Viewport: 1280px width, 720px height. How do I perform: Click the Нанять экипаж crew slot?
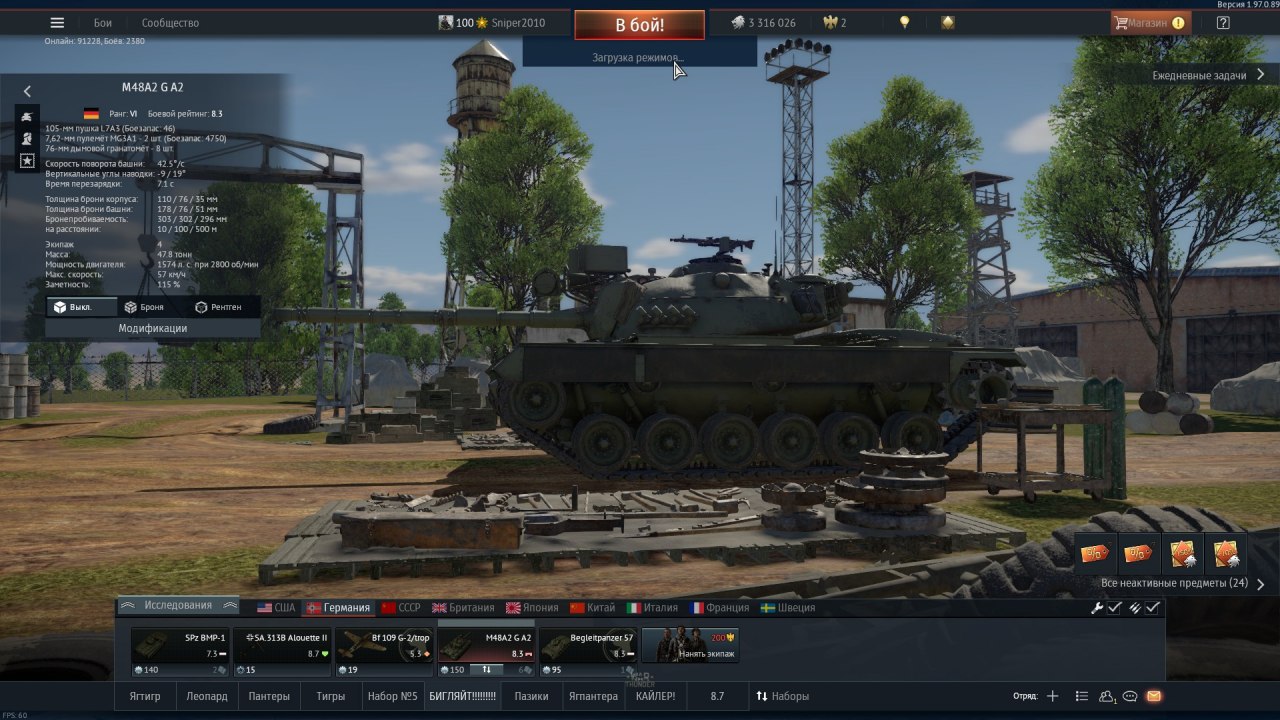pos(690,646)
